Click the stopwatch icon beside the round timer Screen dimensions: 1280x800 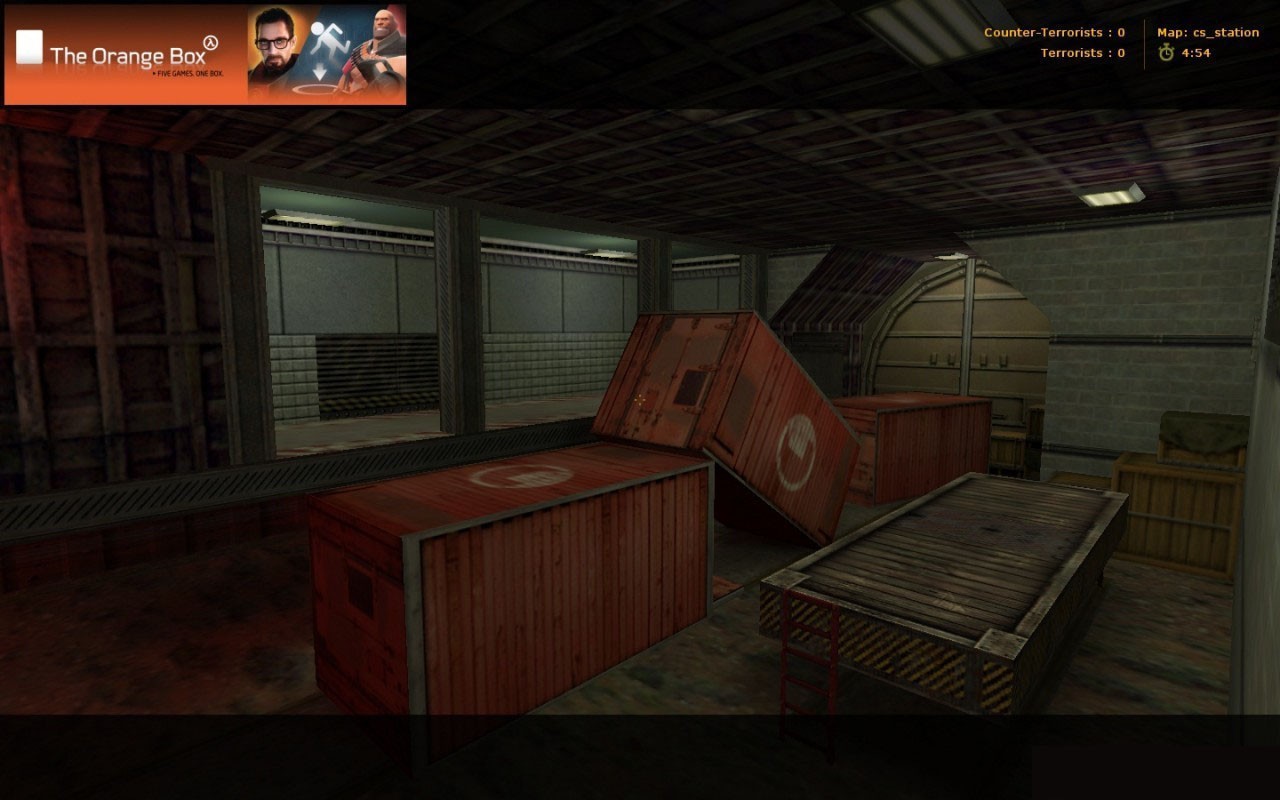pyautogui.click(x=1167, y=53)
